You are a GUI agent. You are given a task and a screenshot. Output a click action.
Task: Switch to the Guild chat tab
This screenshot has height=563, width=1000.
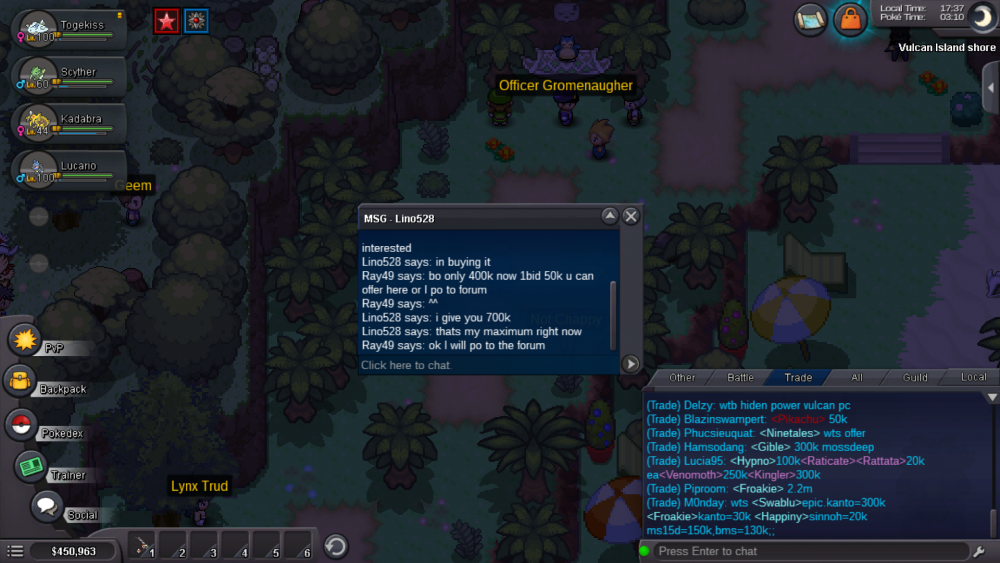(x=914, y=378)
